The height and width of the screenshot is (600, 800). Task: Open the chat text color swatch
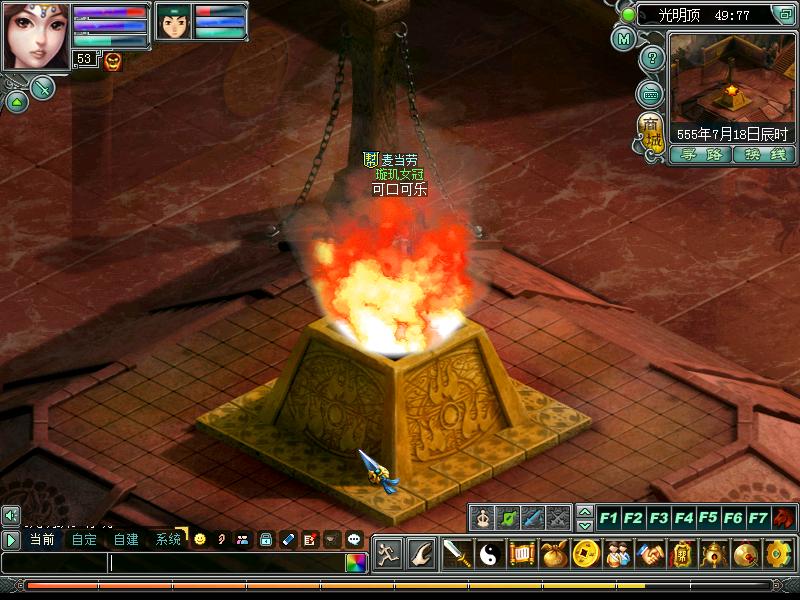click(356, 563)
